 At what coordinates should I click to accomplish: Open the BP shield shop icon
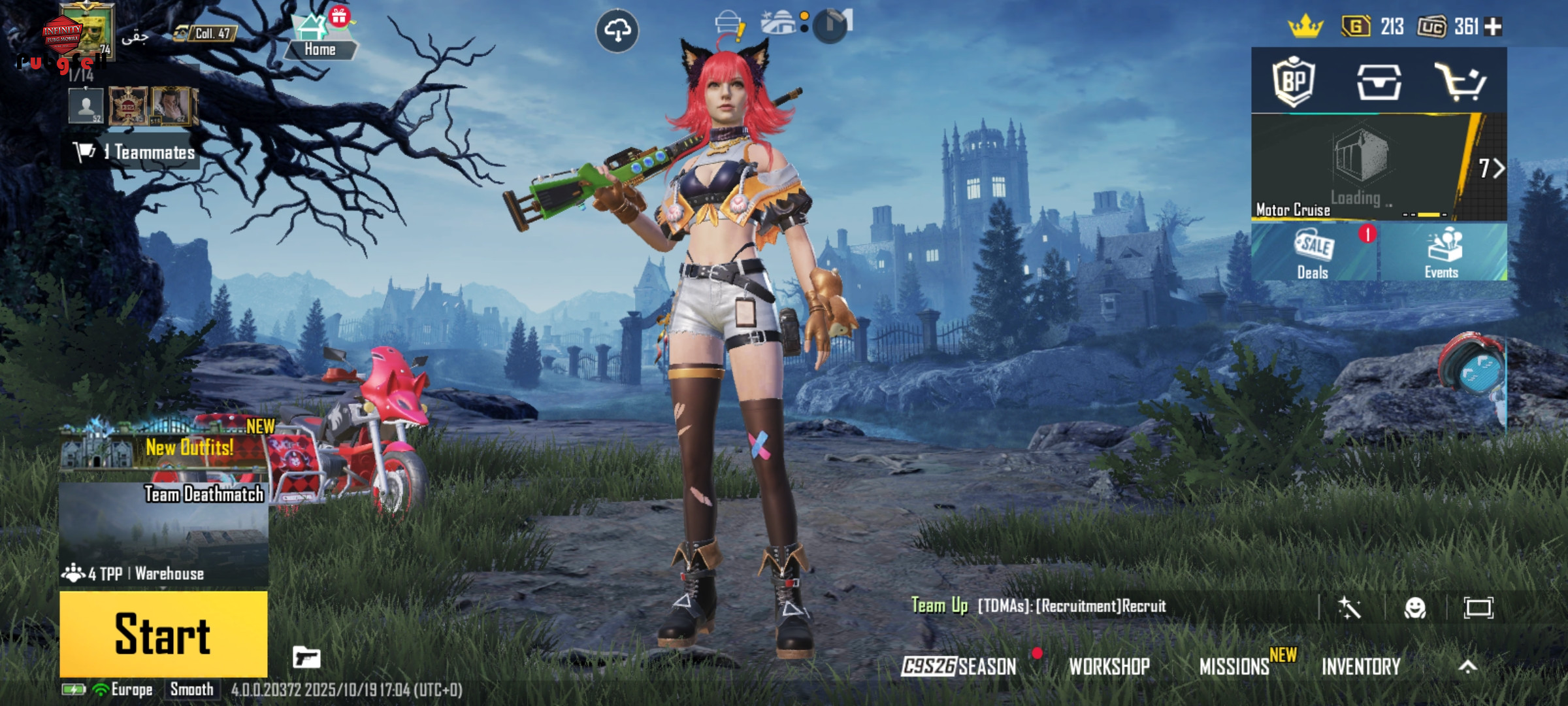click(x=1294, y=82)
